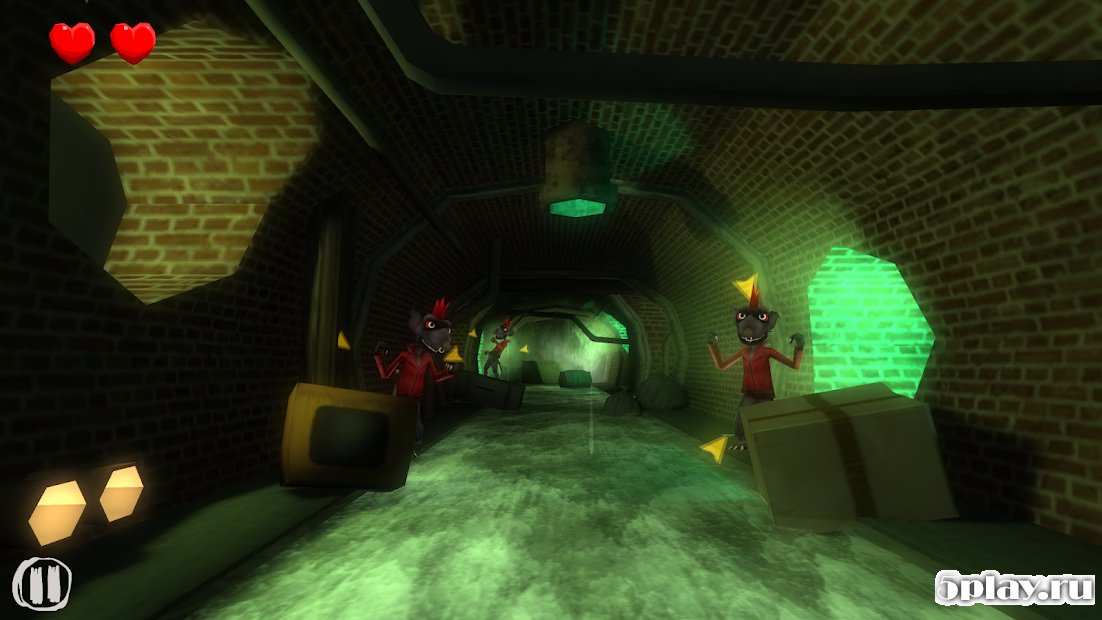The image size is (1102, 620).
Task: Pause the game with the pause button
Action: pyautogui.click(x=42, y=582)
